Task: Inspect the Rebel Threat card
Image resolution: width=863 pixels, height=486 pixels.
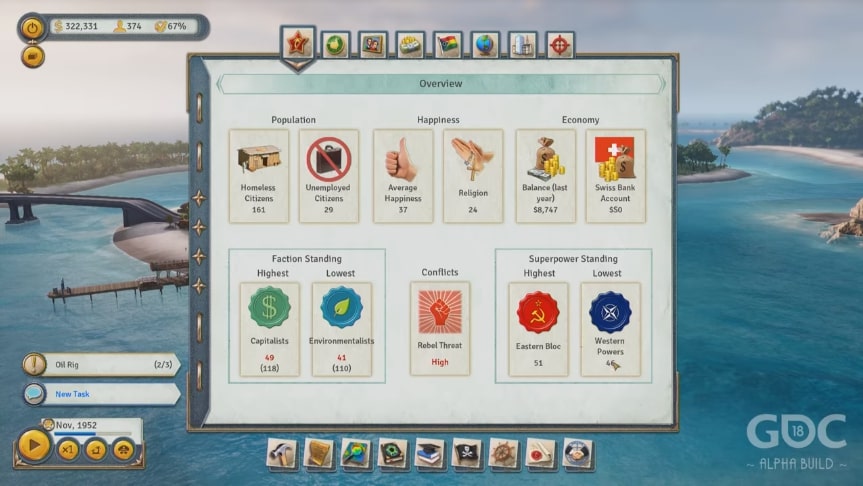Action: pos(439,328)
